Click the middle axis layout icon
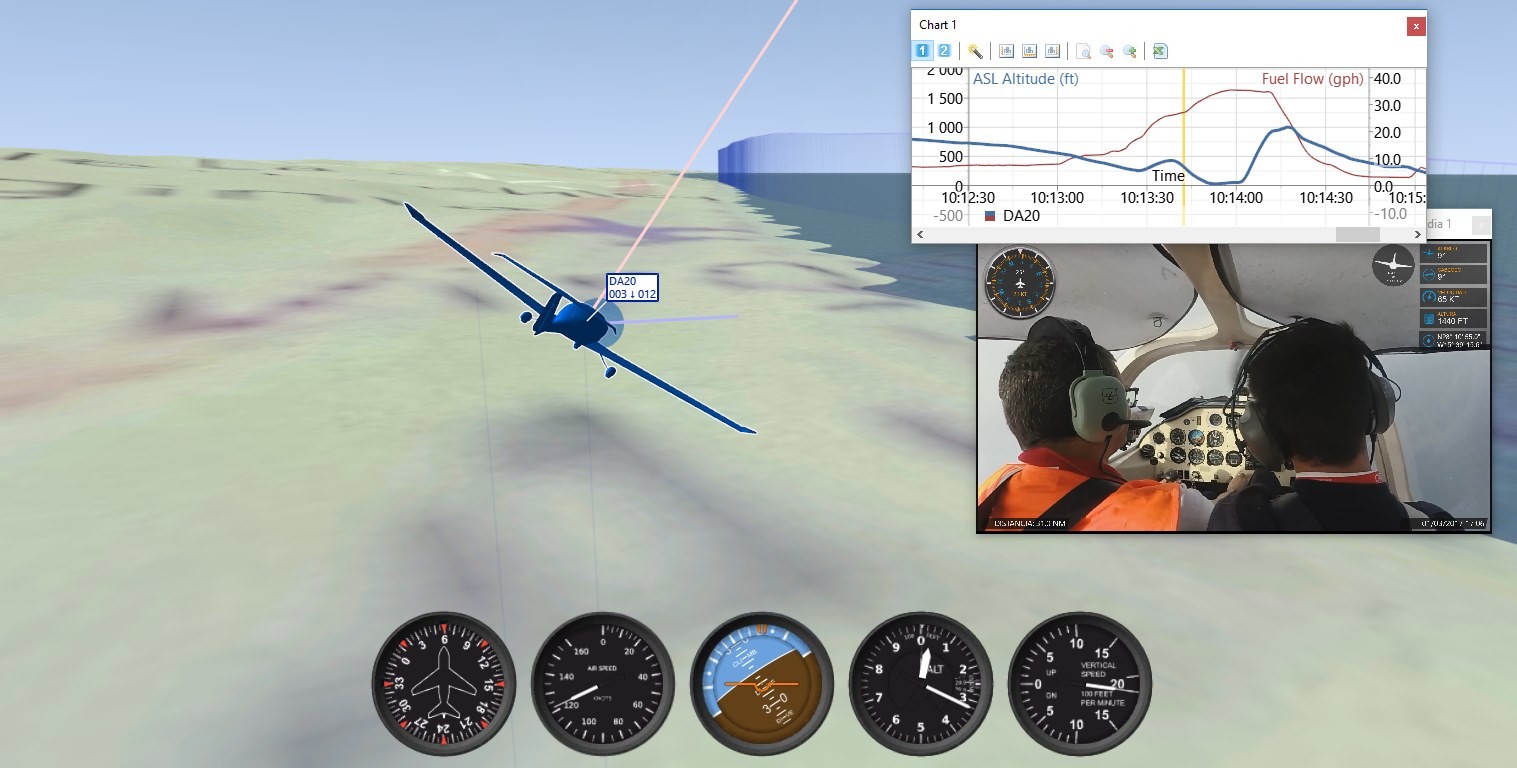This screenshot has width=1517, height=768. [x=1028, y=50]
